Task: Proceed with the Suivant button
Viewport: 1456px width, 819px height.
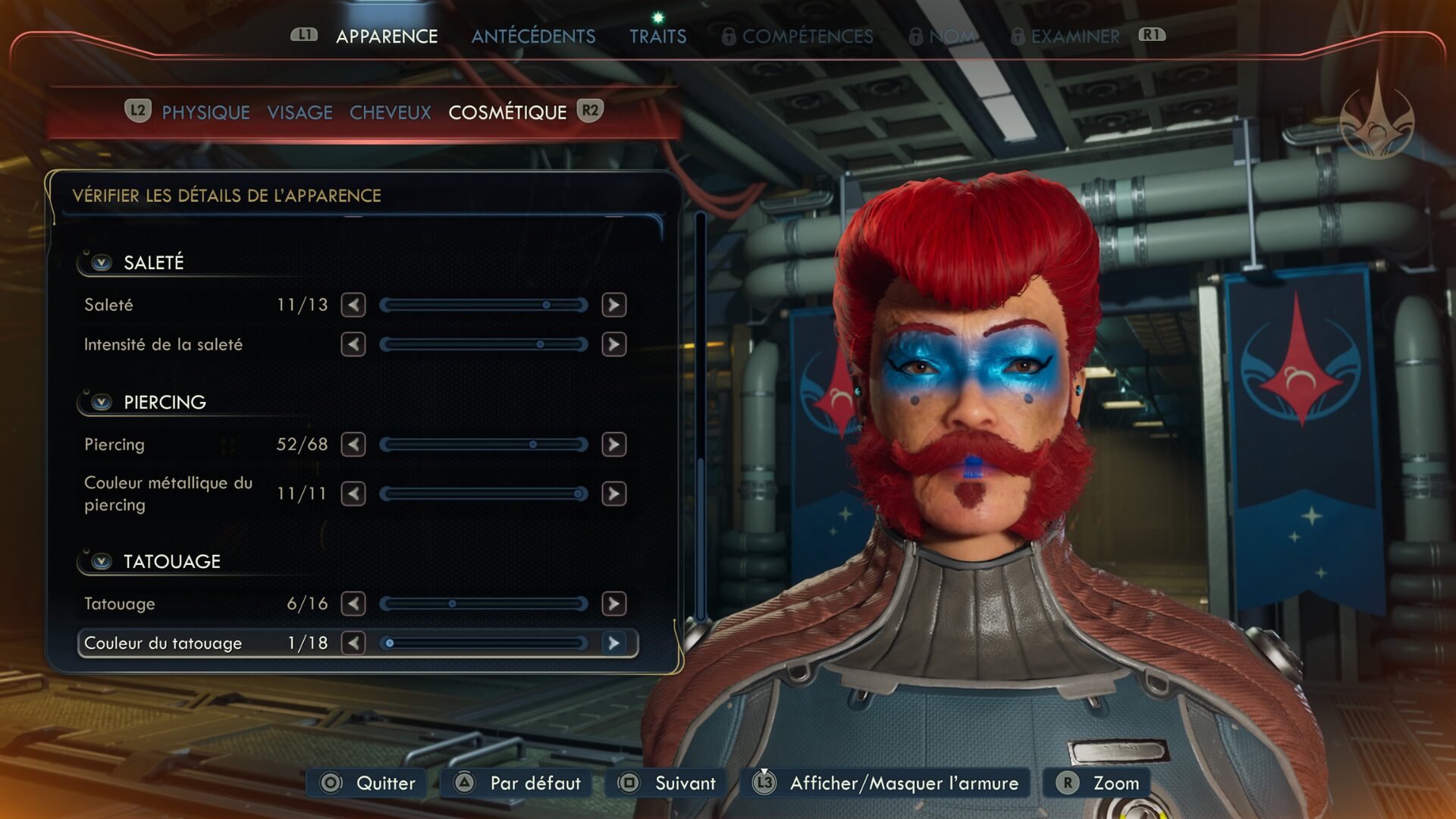Action: pyautogui.click(x=668, y=783)
